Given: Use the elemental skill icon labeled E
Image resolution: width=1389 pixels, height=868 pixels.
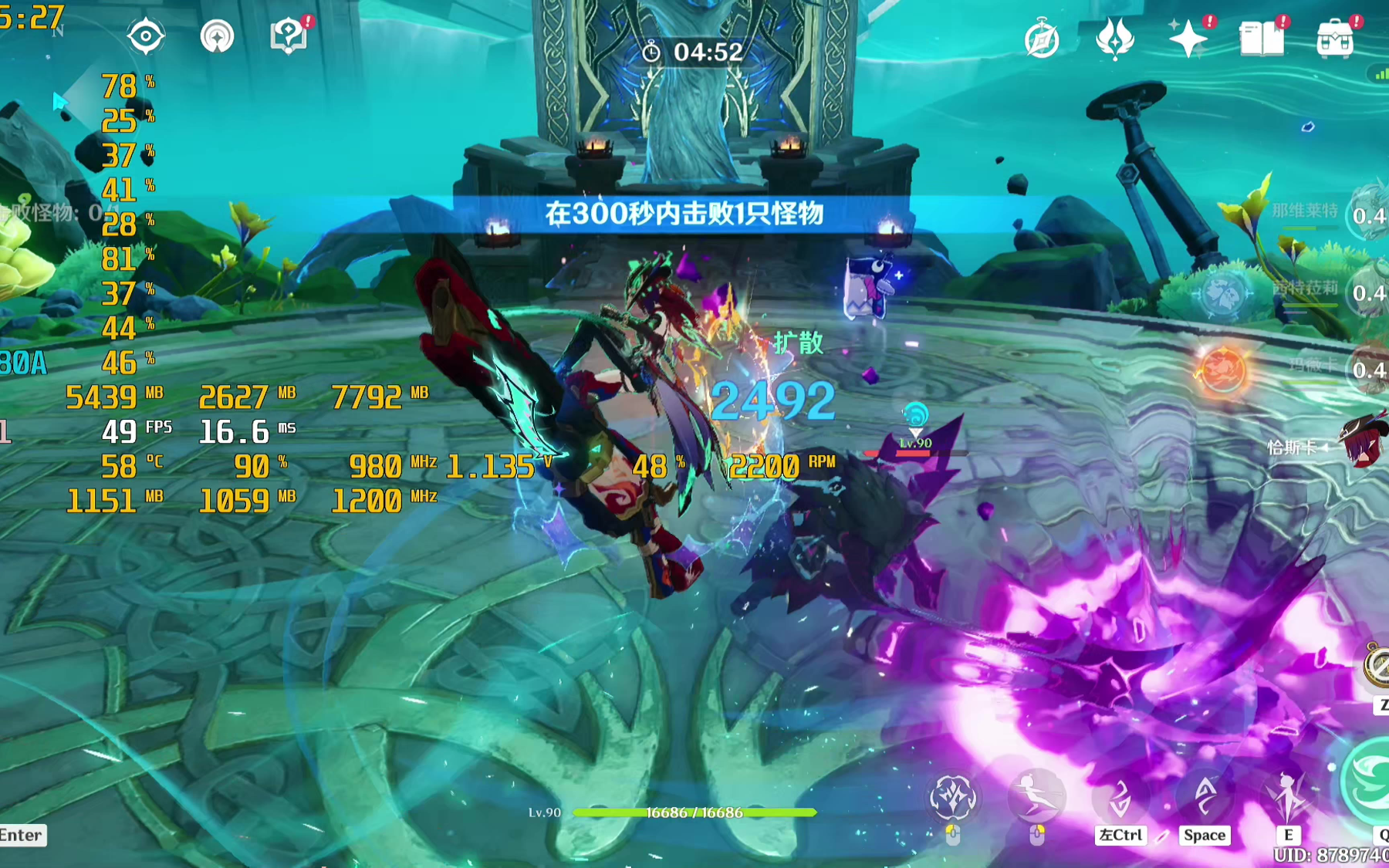Looking at the screenshot, I should tap(1287, 798).
